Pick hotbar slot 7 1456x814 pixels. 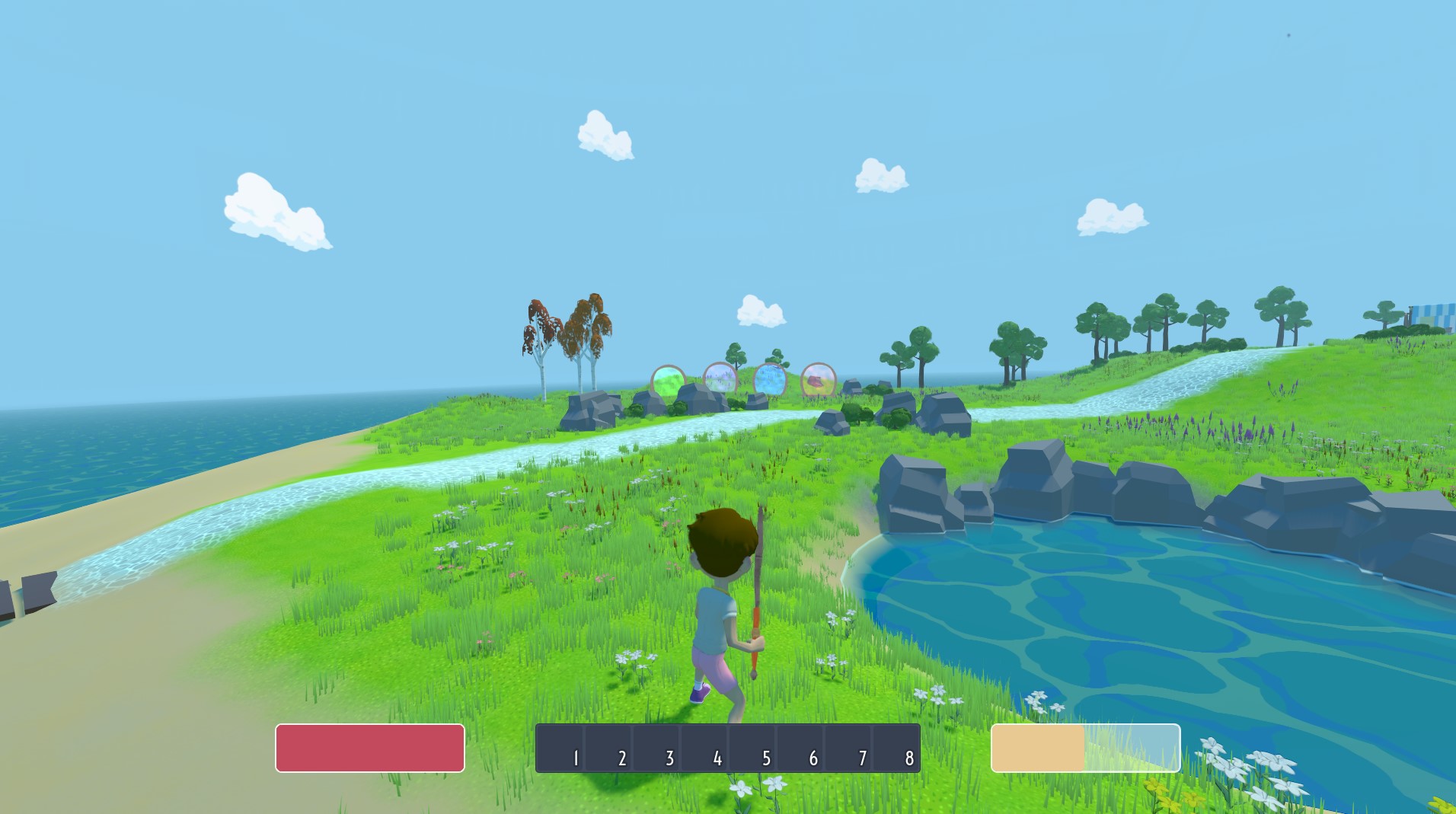[848, 748]
